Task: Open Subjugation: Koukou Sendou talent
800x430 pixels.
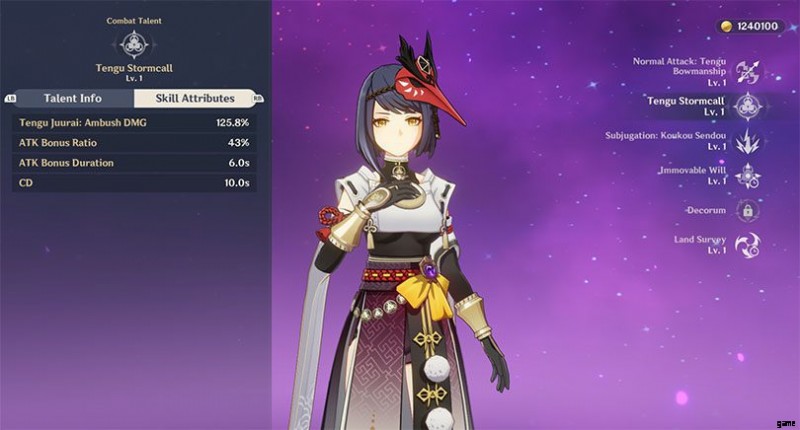Action: tap(746, 141)
